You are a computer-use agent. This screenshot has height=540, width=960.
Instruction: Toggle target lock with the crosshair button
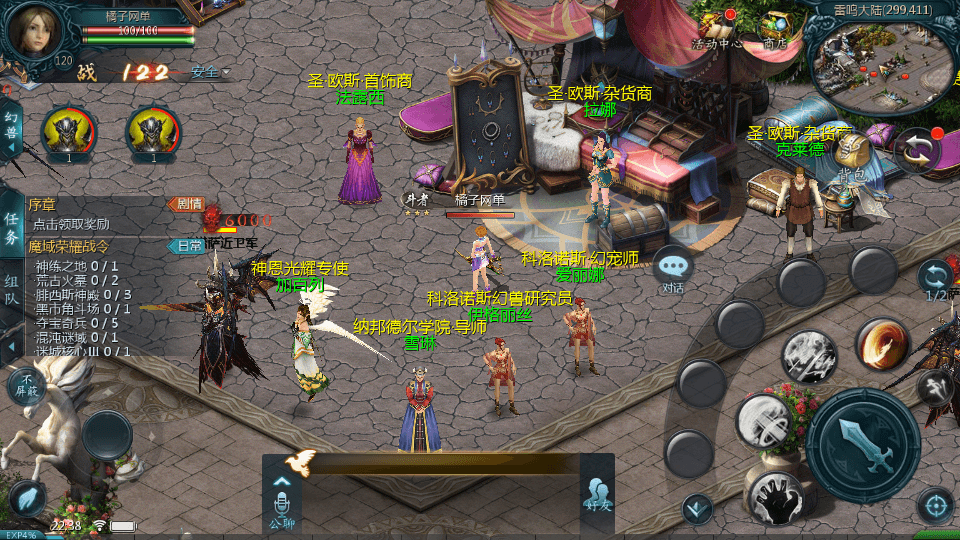click(935, 506)
